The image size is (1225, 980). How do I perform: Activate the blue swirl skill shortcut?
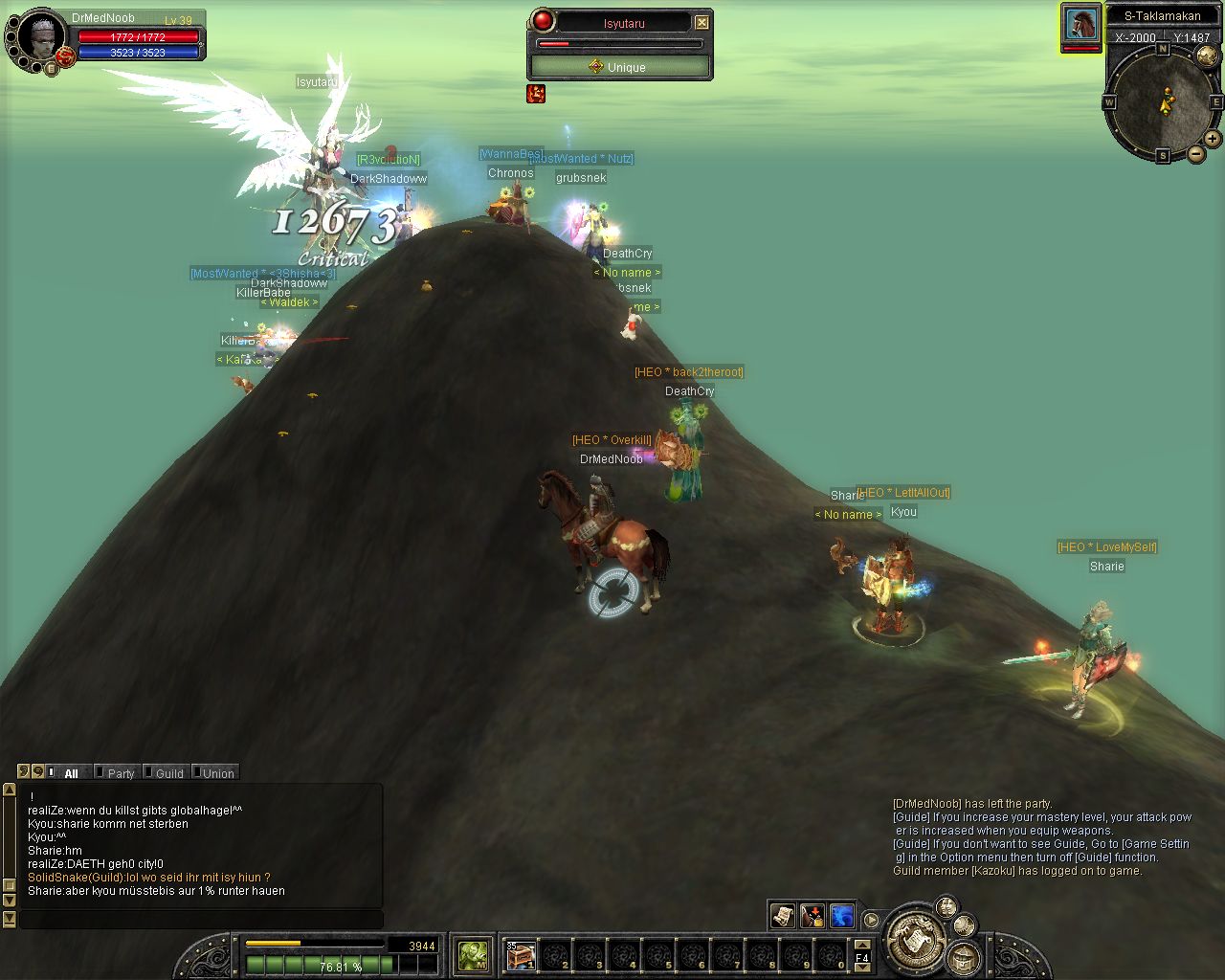pos(842,916)
